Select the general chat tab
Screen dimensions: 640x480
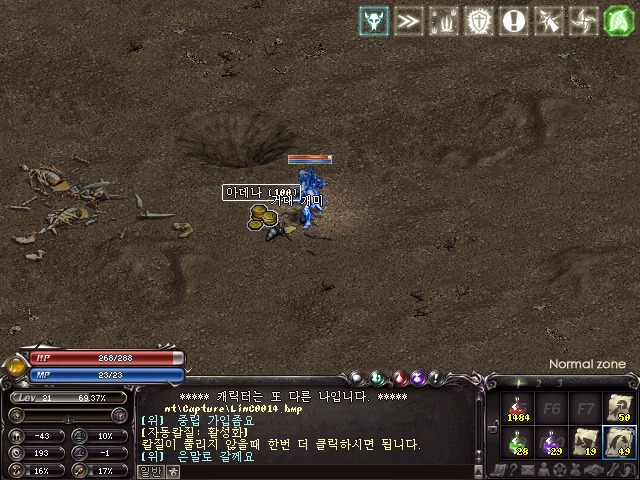[150, 471]
